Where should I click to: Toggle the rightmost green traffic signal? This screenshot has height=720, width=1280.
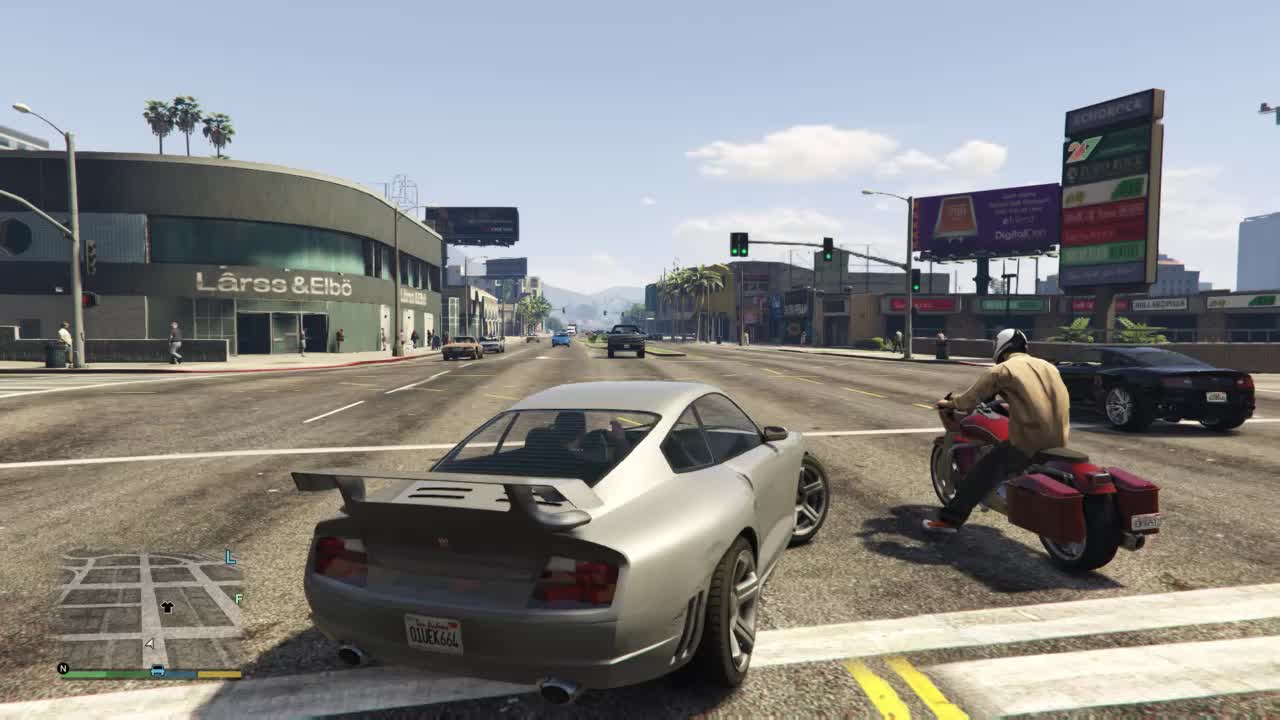pyautogui.click(x=916, y=280)
